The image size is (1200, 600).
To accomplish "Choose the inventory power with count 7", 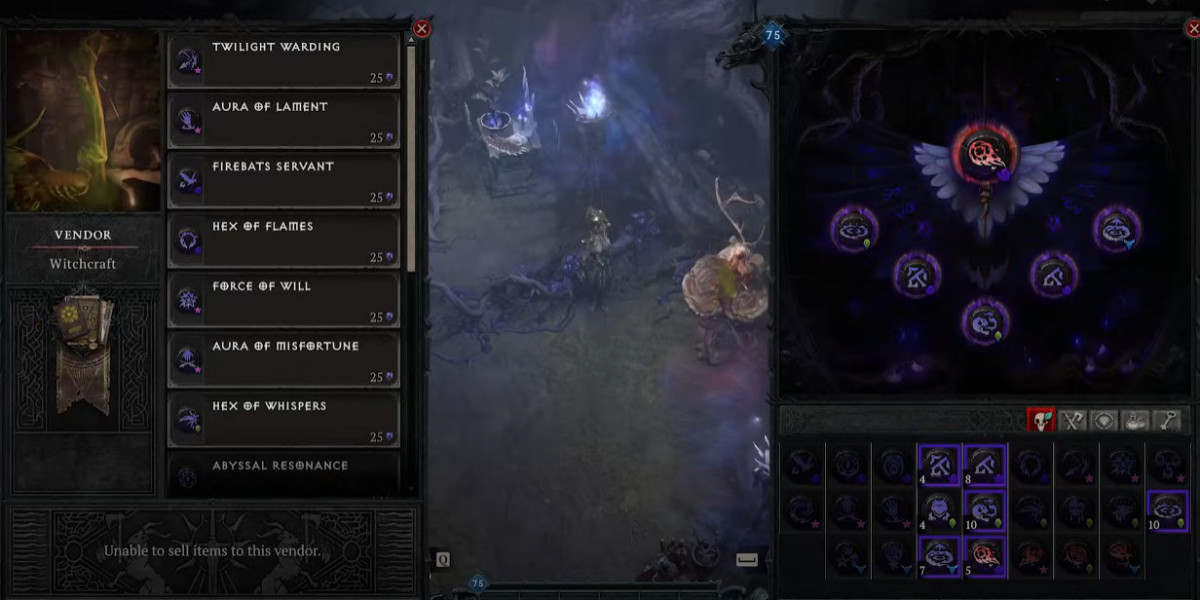I will click(x=939, y=556).
